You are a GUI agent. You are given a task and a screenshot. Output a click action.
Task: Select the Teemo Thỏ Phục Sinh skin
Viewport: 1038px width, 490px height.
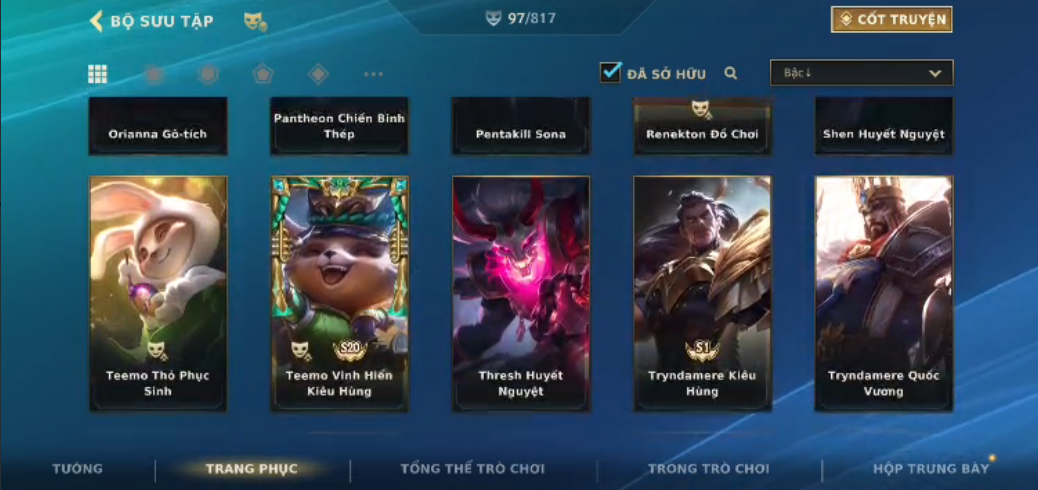point(158,293)
